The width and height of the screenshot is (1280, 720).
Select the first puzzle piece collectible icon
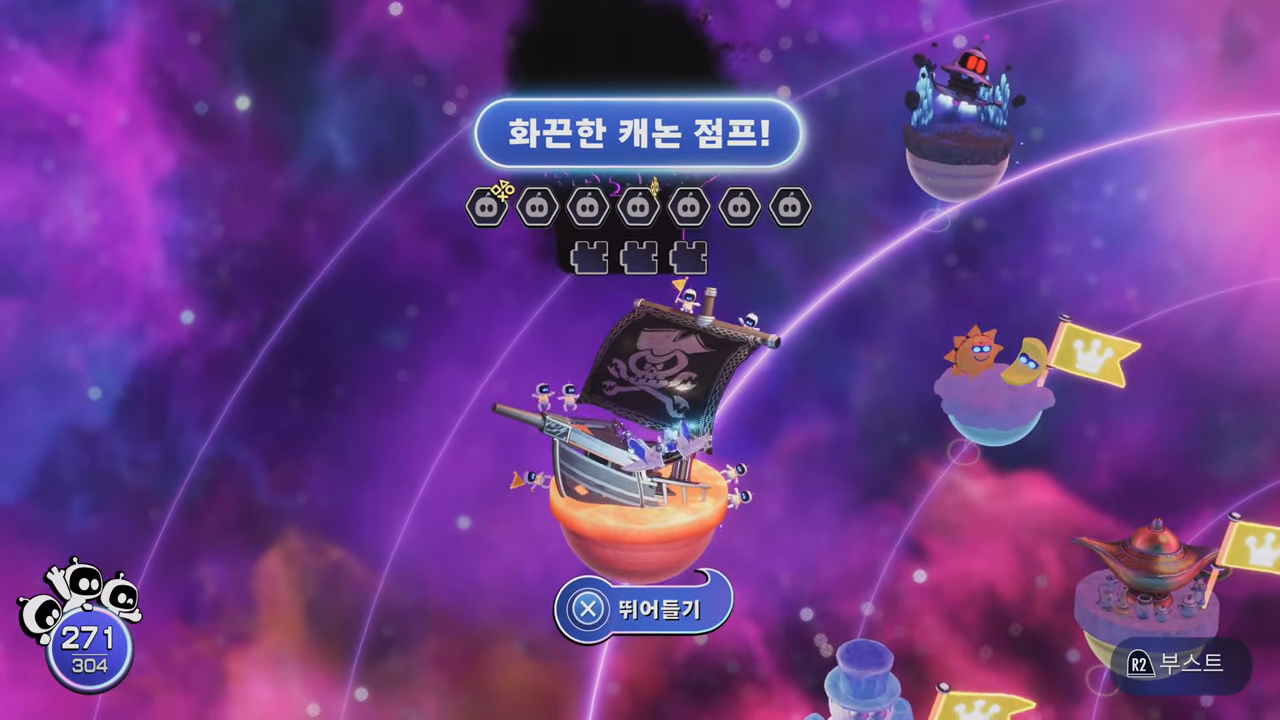[589, 256]
